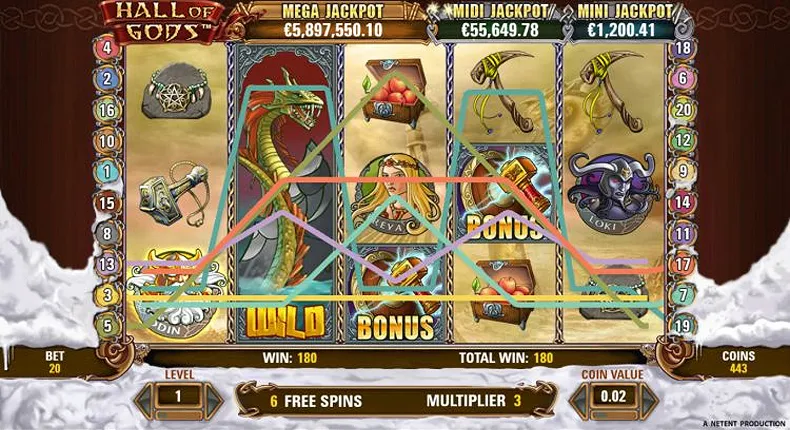This screenshot has height=430, width=790.
Task: Choose payline marker number 9
Action: pyautogui.click(x=683, y=171)
